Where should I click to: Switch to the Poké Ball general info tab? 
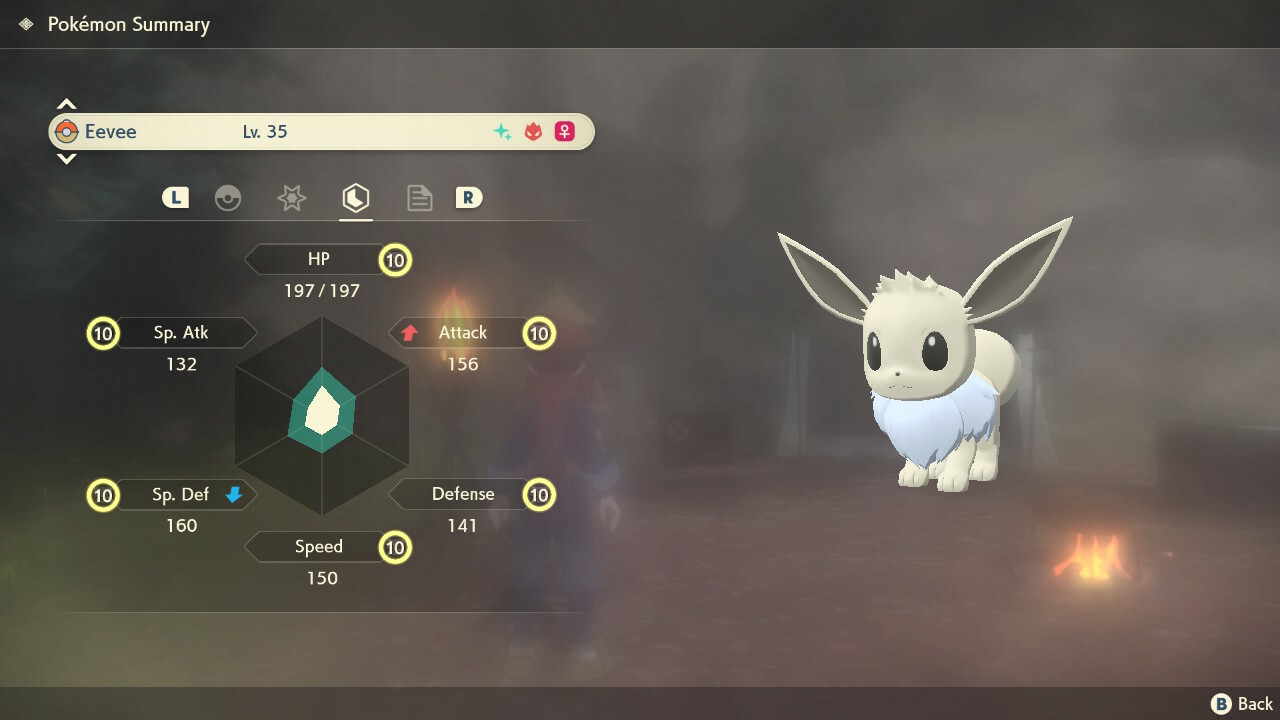pos(228,198)
